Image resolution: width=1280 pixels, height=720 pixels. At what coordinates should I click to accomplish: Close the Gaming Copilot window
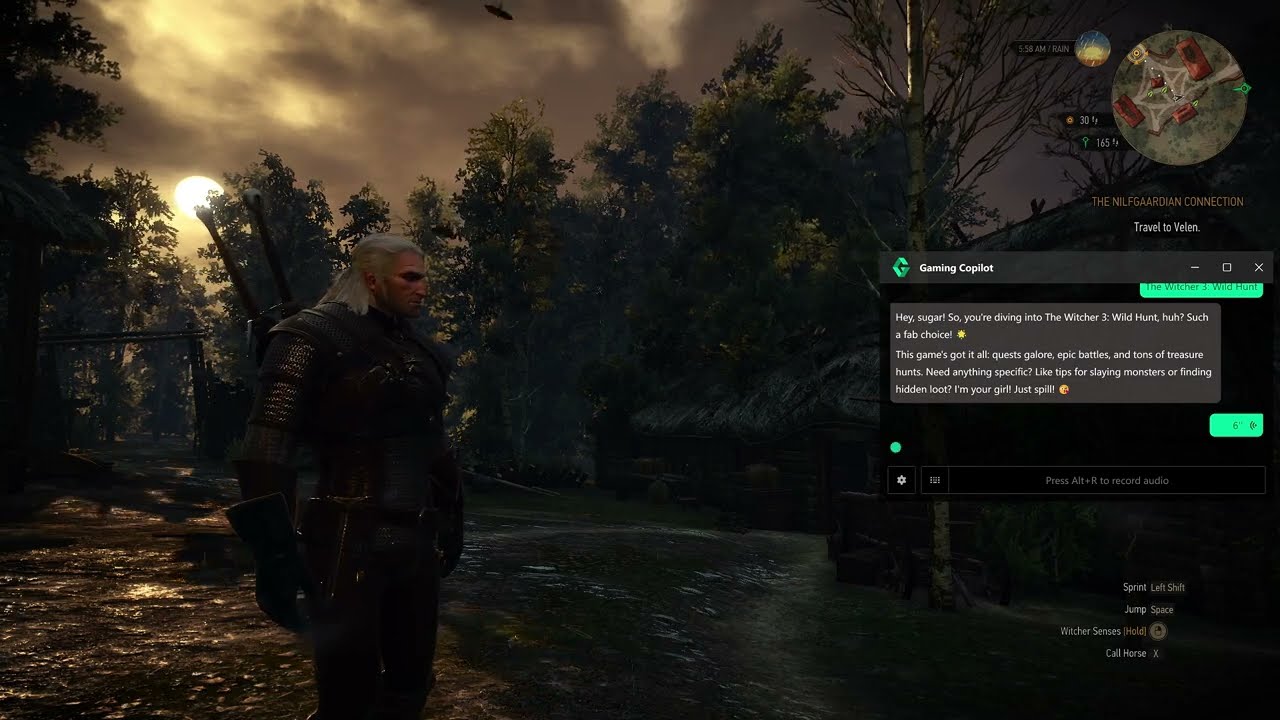[1258, 268]
